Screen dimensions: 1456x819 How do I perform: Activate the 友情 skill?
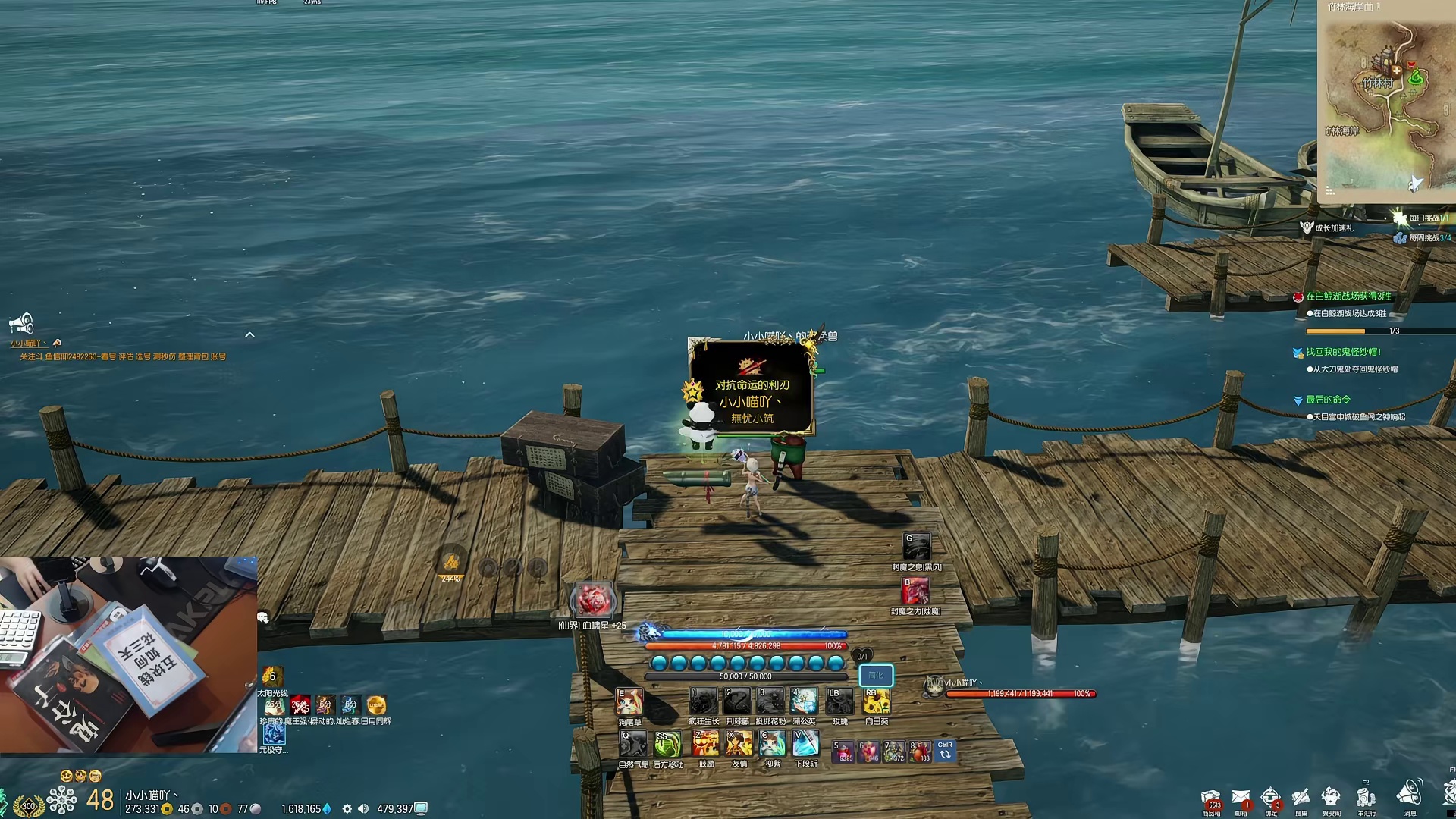coord(739,745)
